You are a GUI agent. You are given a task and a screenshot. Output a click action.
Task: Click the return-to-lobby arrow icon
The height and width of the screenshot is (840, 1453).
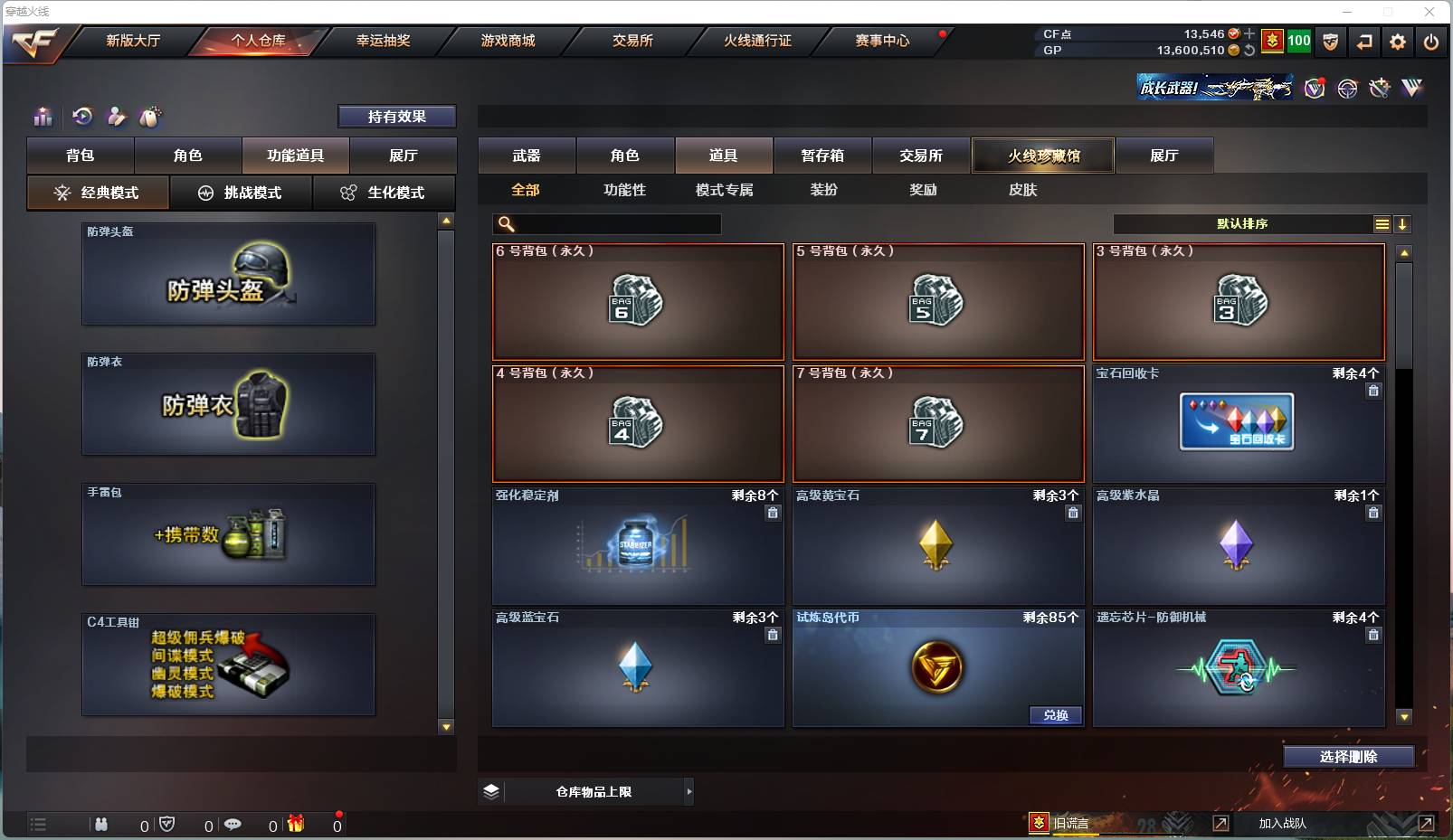pyautogui.click(x=1365, y=41)
